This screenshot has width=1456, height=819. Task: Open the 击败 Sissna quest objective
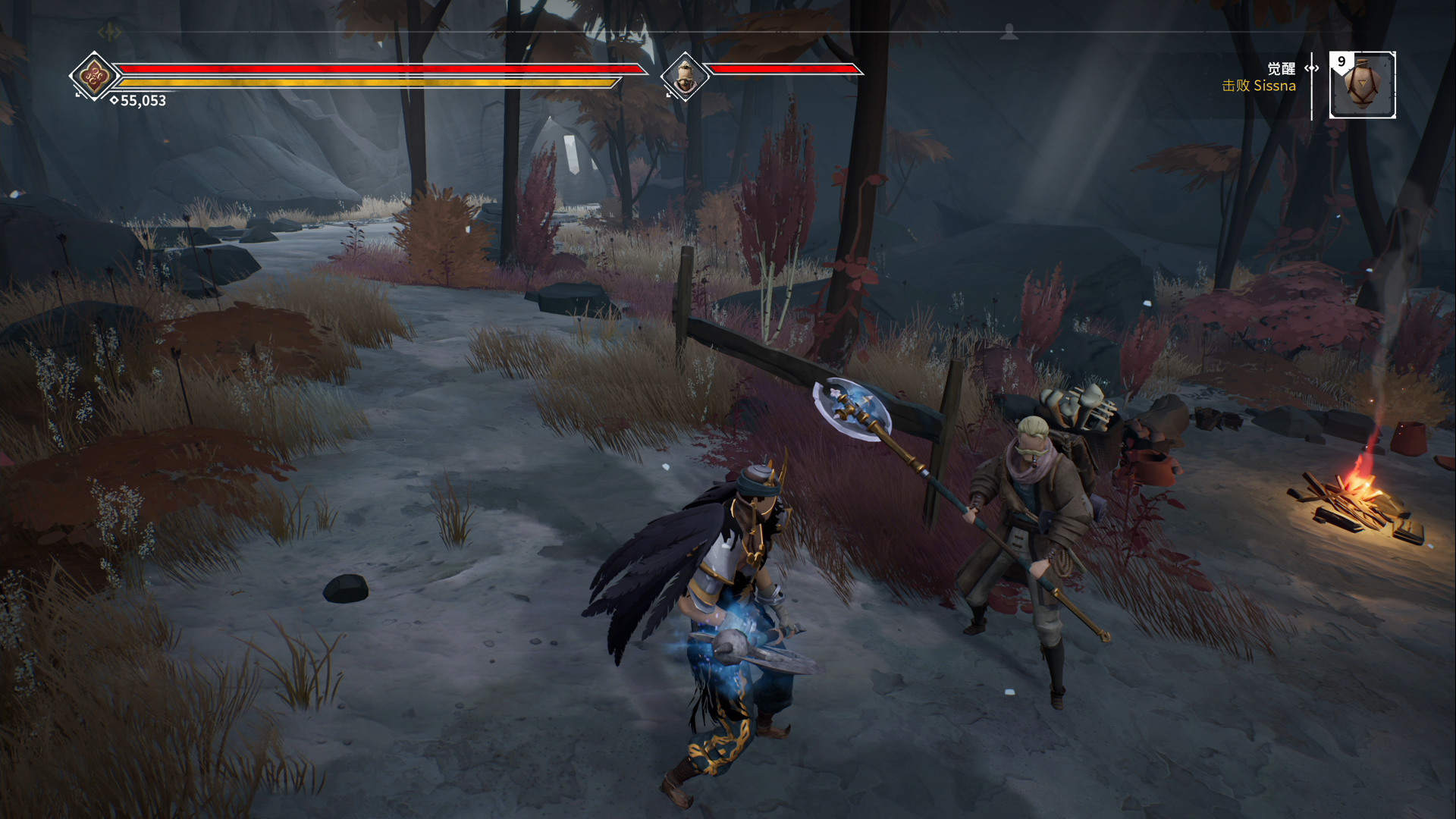click(1258, 86)
